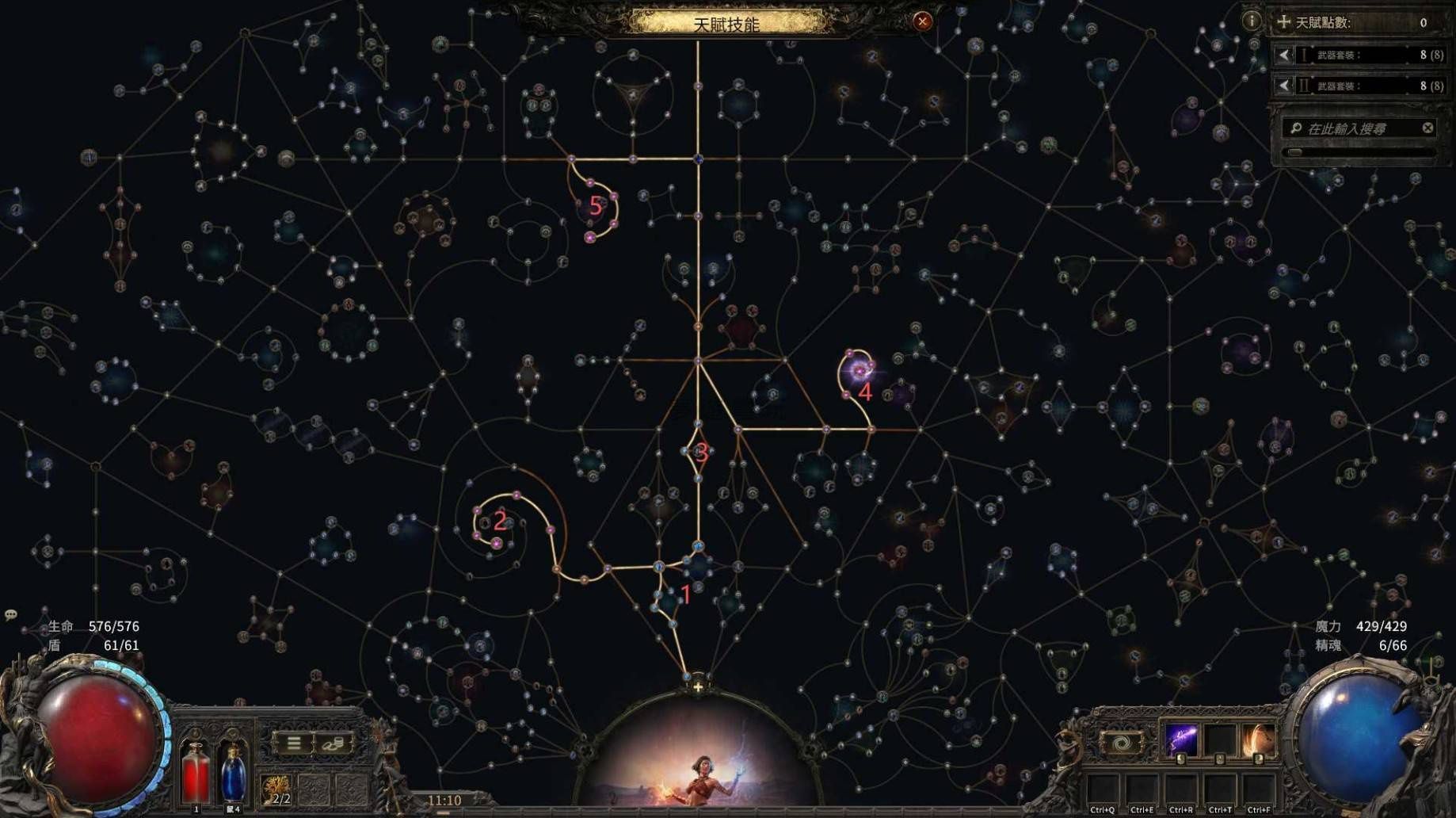Screen dimensions: 1456x818
Task: Adjust the slider below the search box
Action: 1295,152
